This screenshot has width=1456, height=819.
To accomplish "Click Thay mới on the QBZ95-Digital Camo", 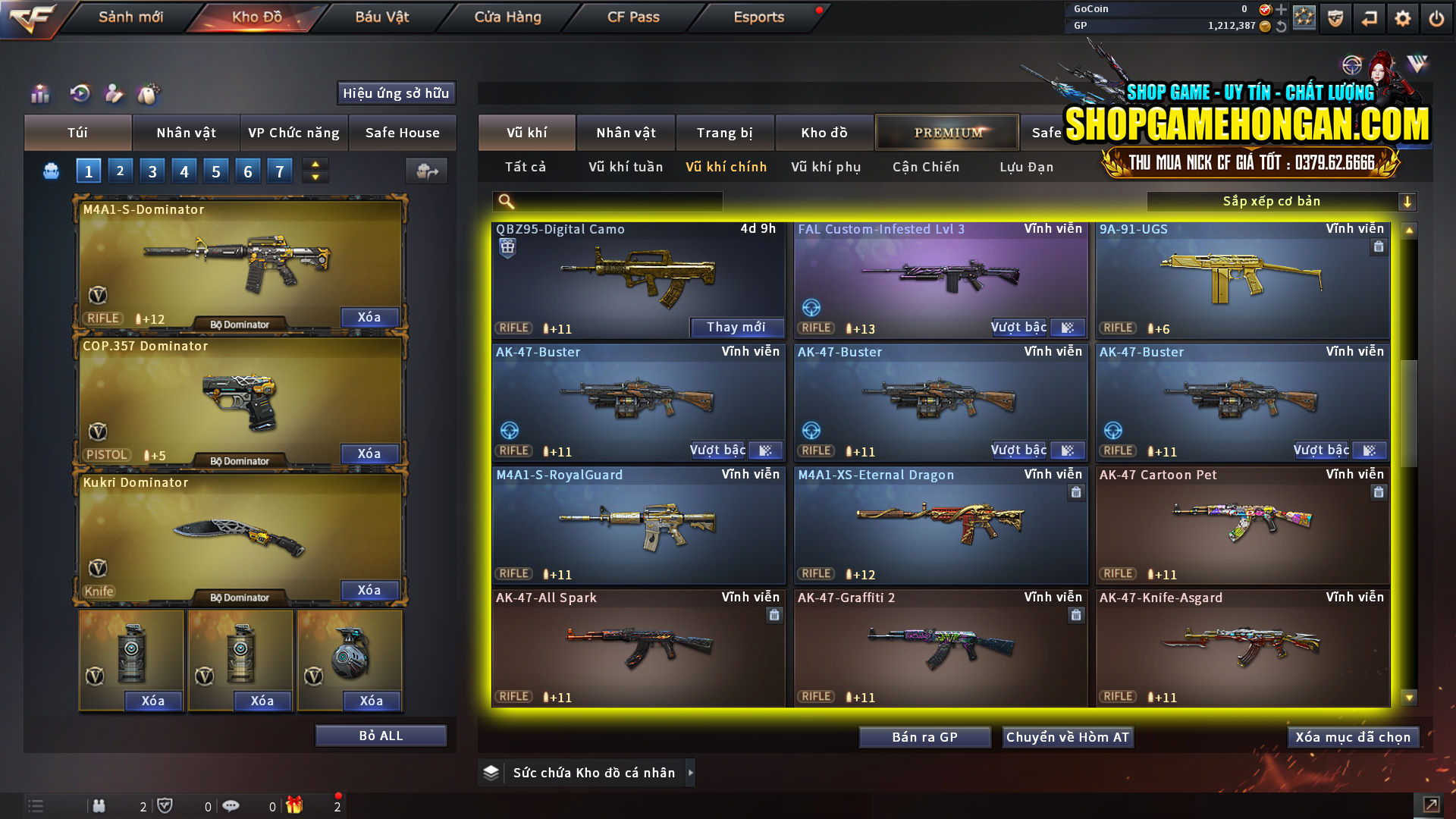I will [x=736, y=327].
